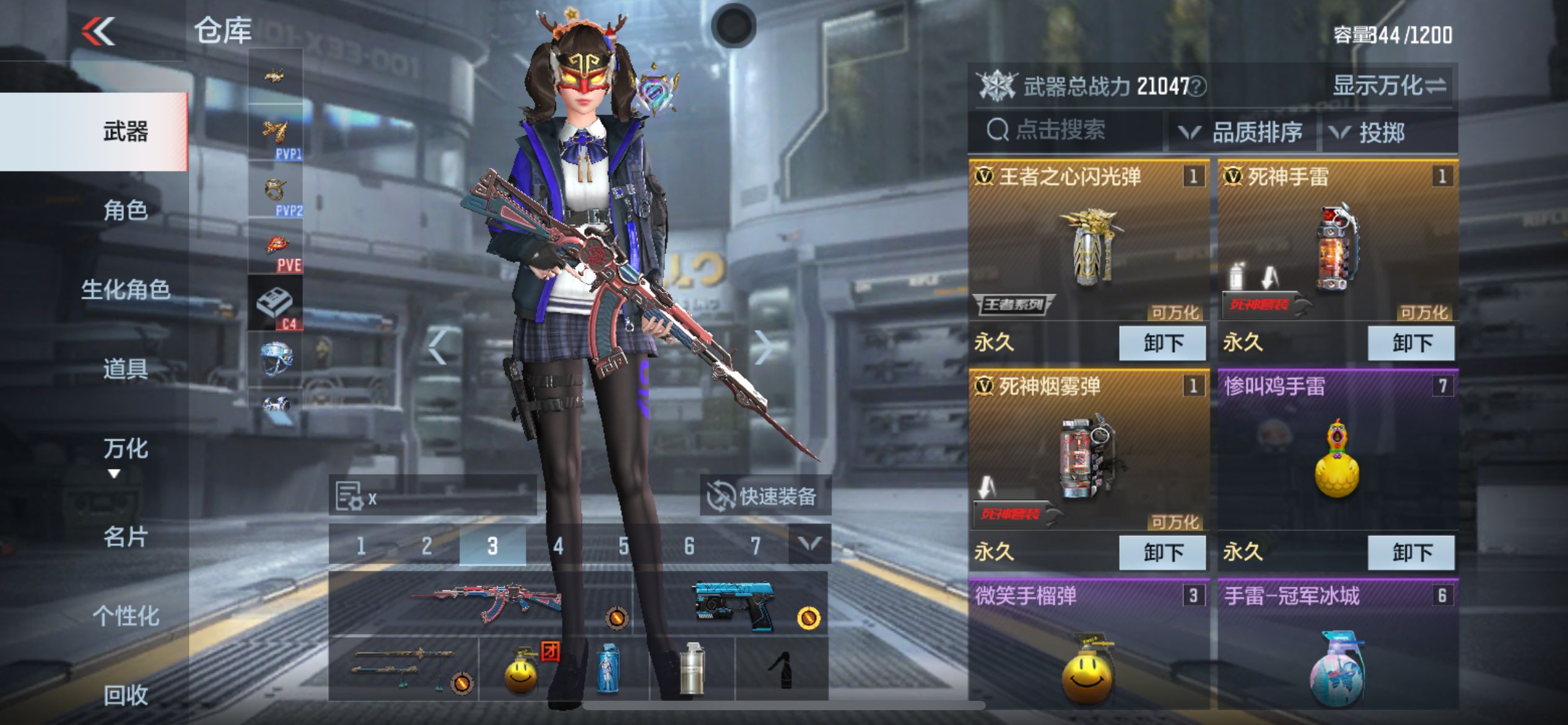Open the 角色 character category
The height and width of the screenshot is (725, 1568).
125,211
